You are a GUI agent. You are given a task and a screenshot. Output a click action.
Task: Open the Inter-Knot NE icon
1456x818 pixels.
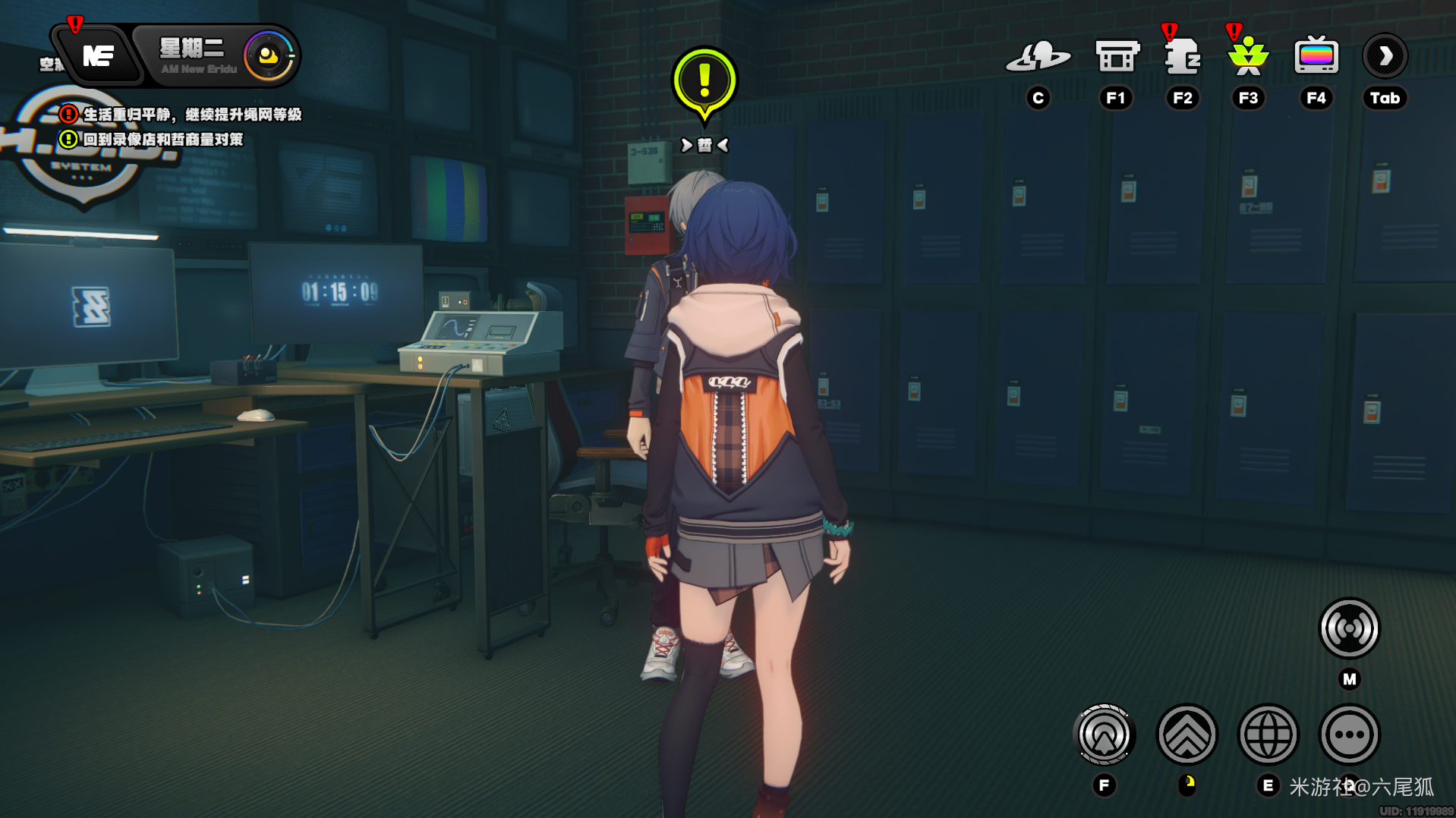pos(98,55)
